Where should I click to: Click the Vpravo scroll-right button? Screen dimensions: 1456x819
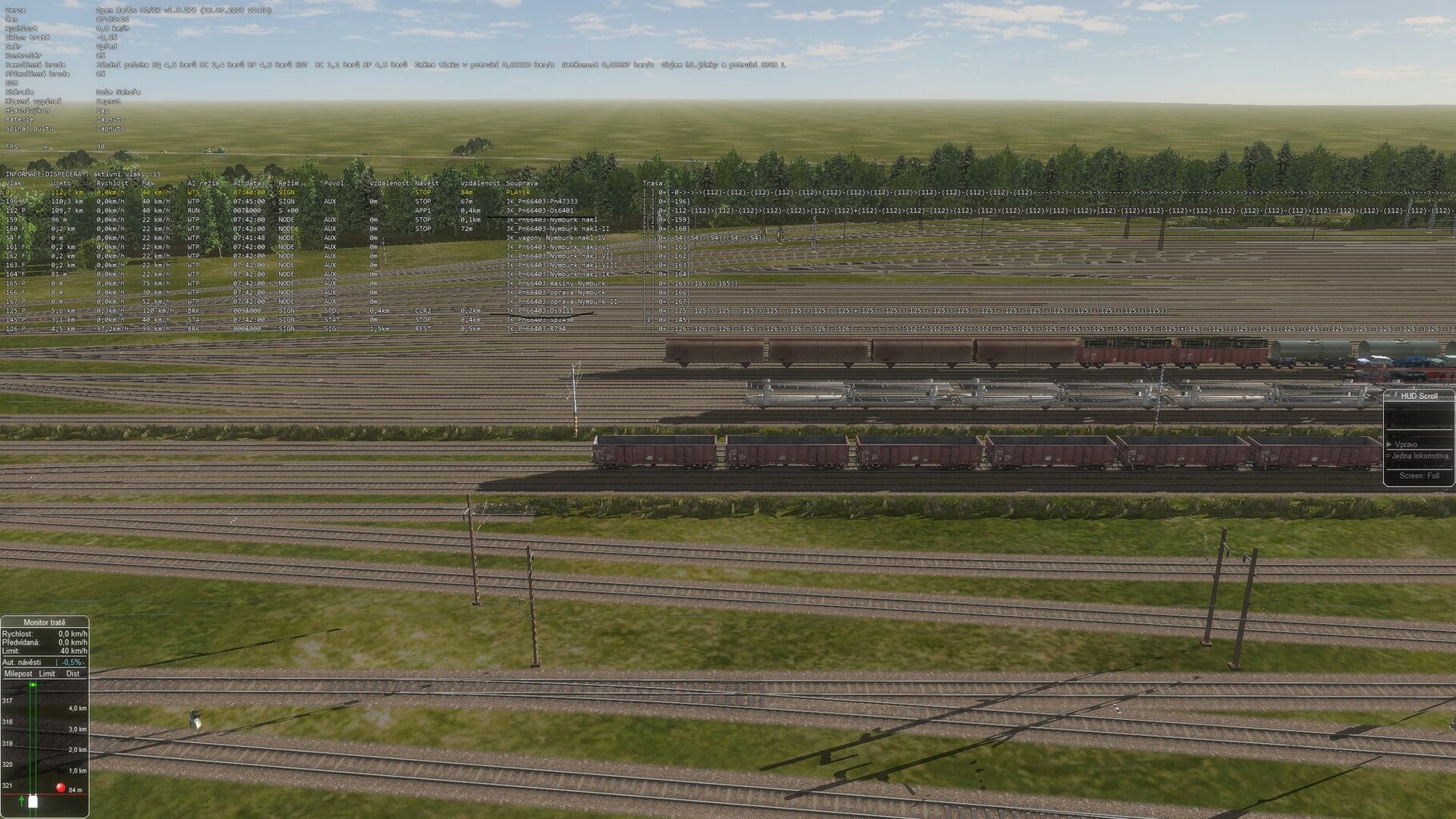(1406, 444)
